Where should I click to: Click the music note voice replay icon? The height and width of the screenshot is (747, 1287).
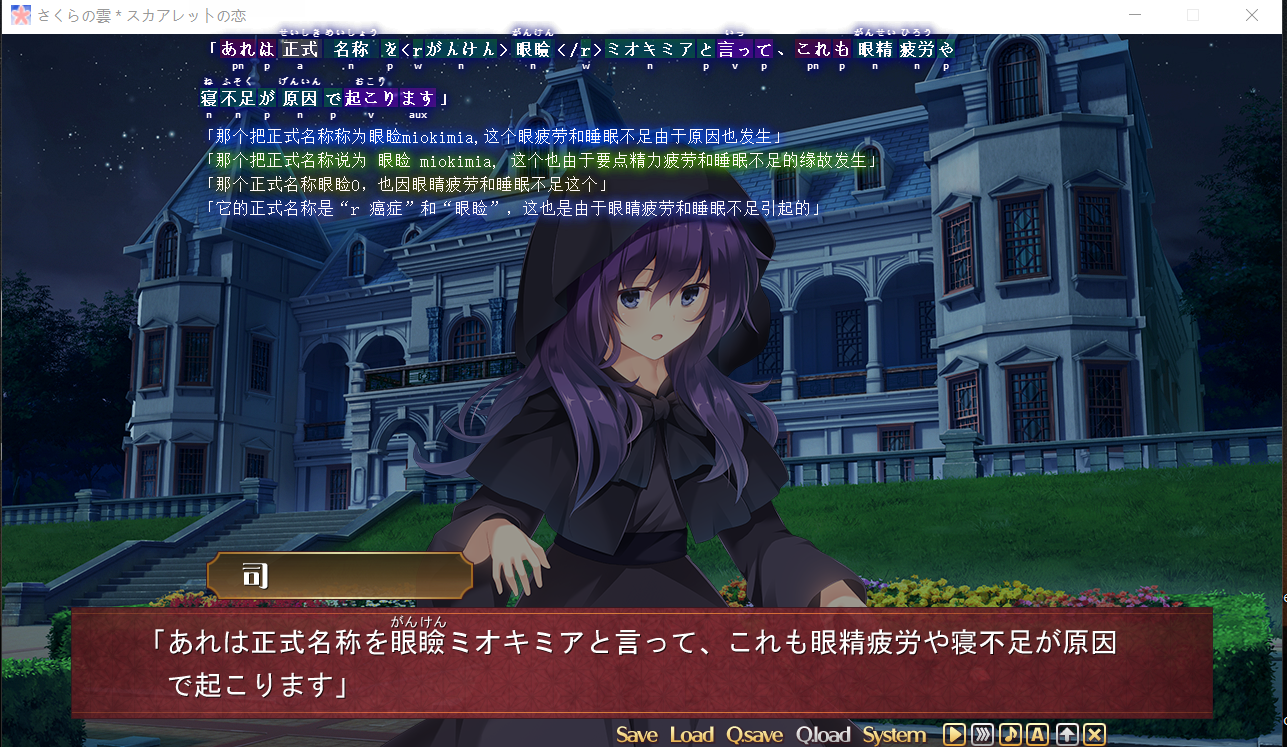click(x=1010, y=735)
